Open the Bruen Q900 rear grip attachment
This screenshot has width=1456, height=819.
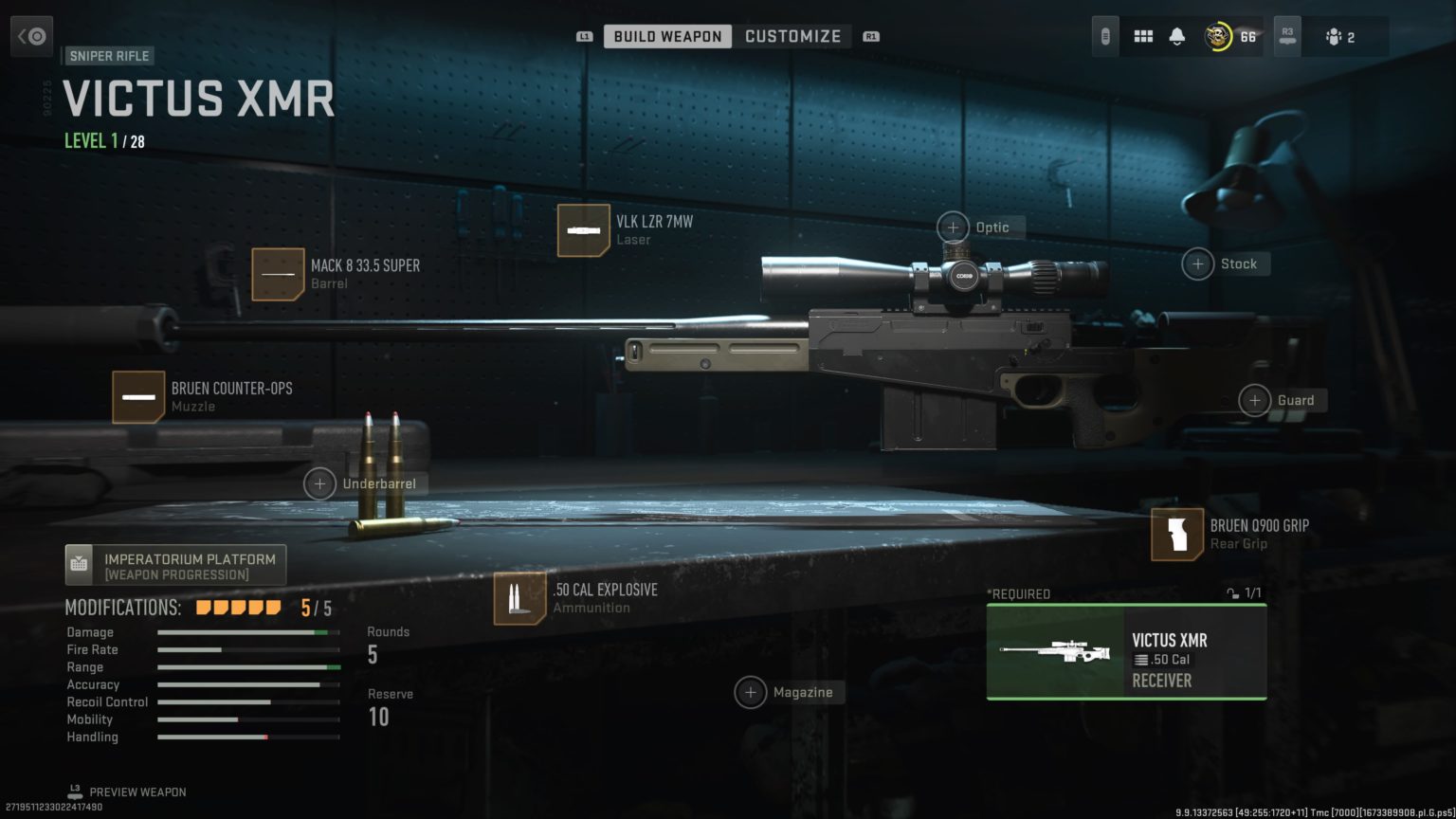1176,534
